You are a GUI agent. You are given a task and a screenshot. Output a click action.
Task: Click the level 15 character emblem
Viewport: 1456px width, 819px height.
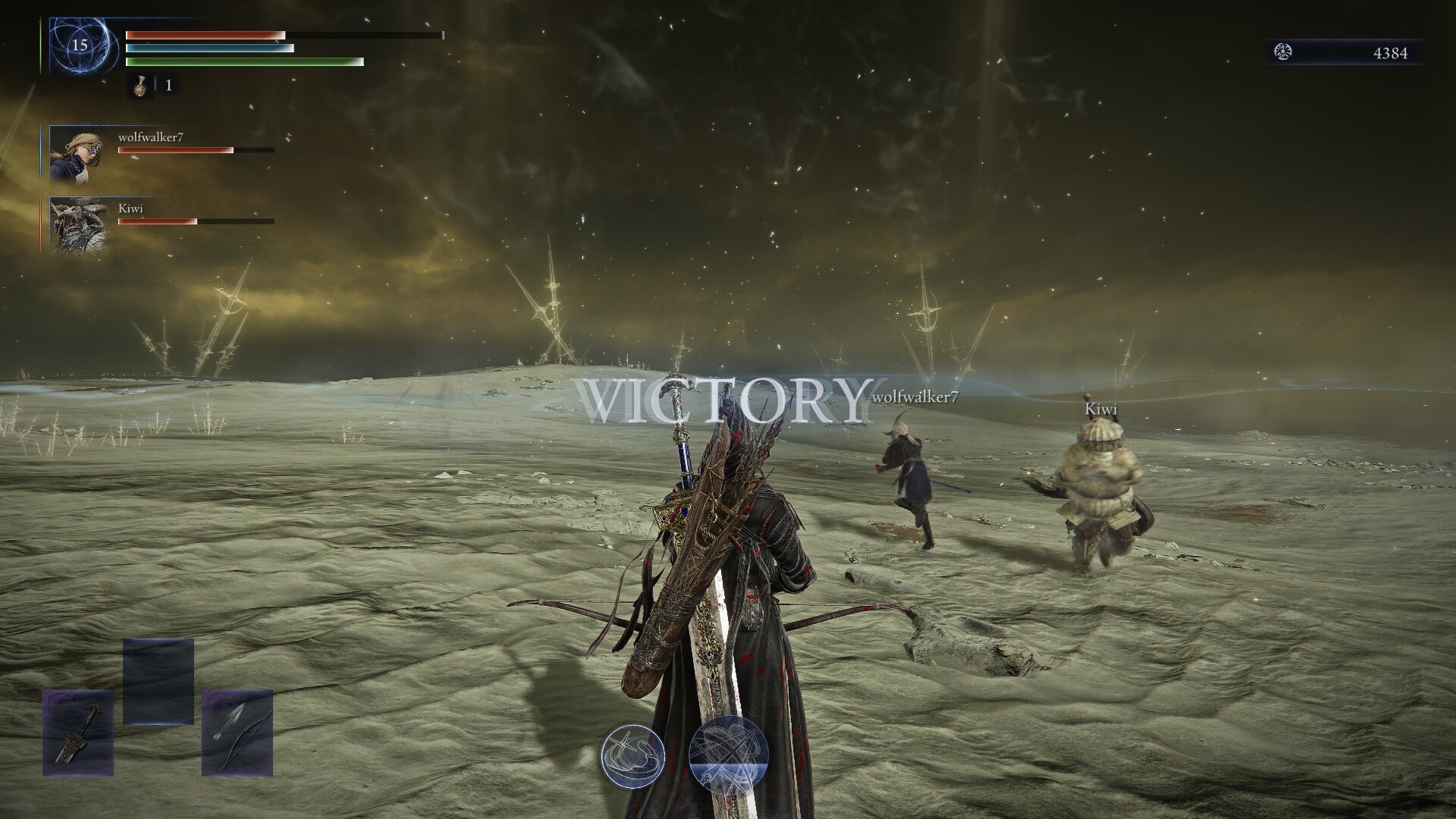80,45
